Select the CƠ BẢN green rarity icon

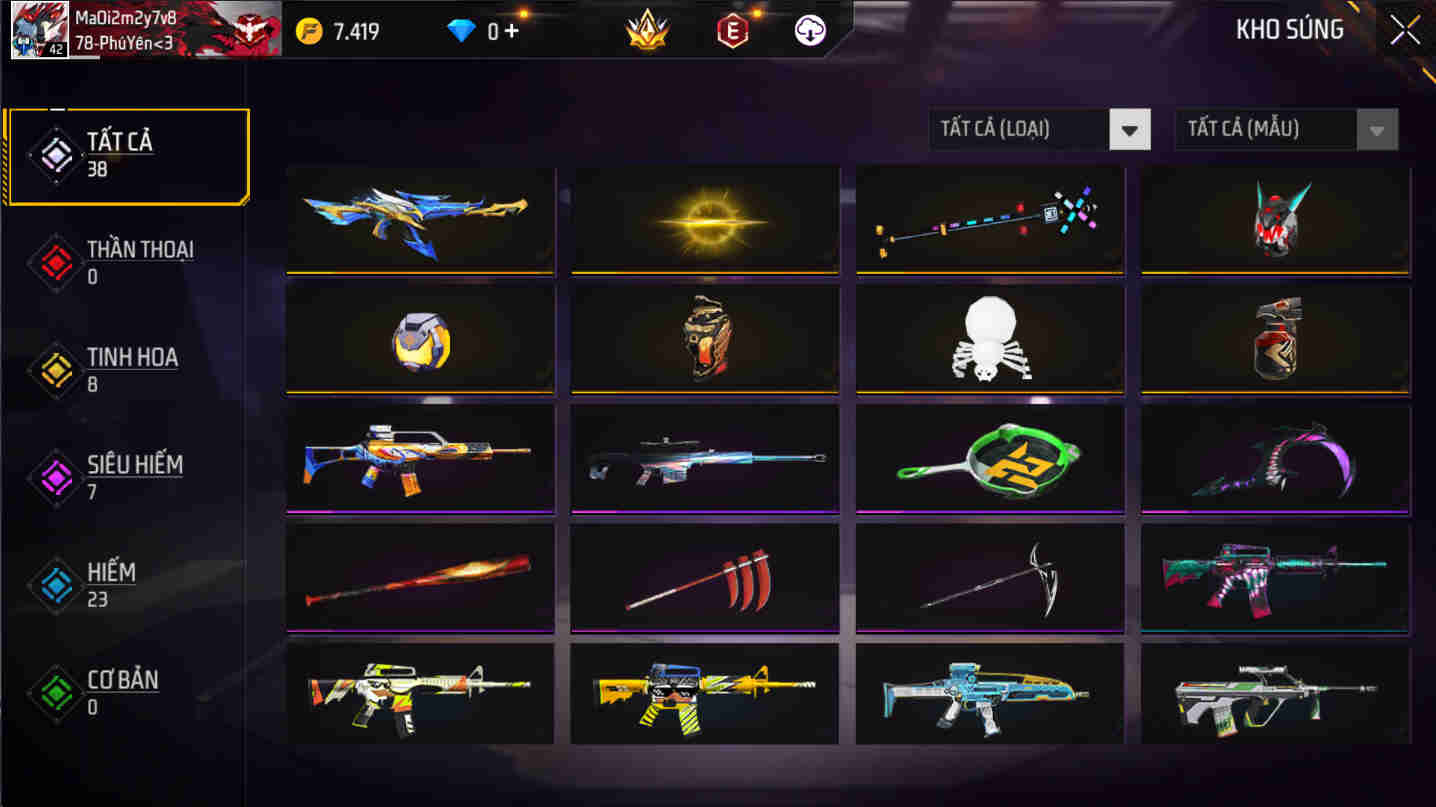click(55, 693)
